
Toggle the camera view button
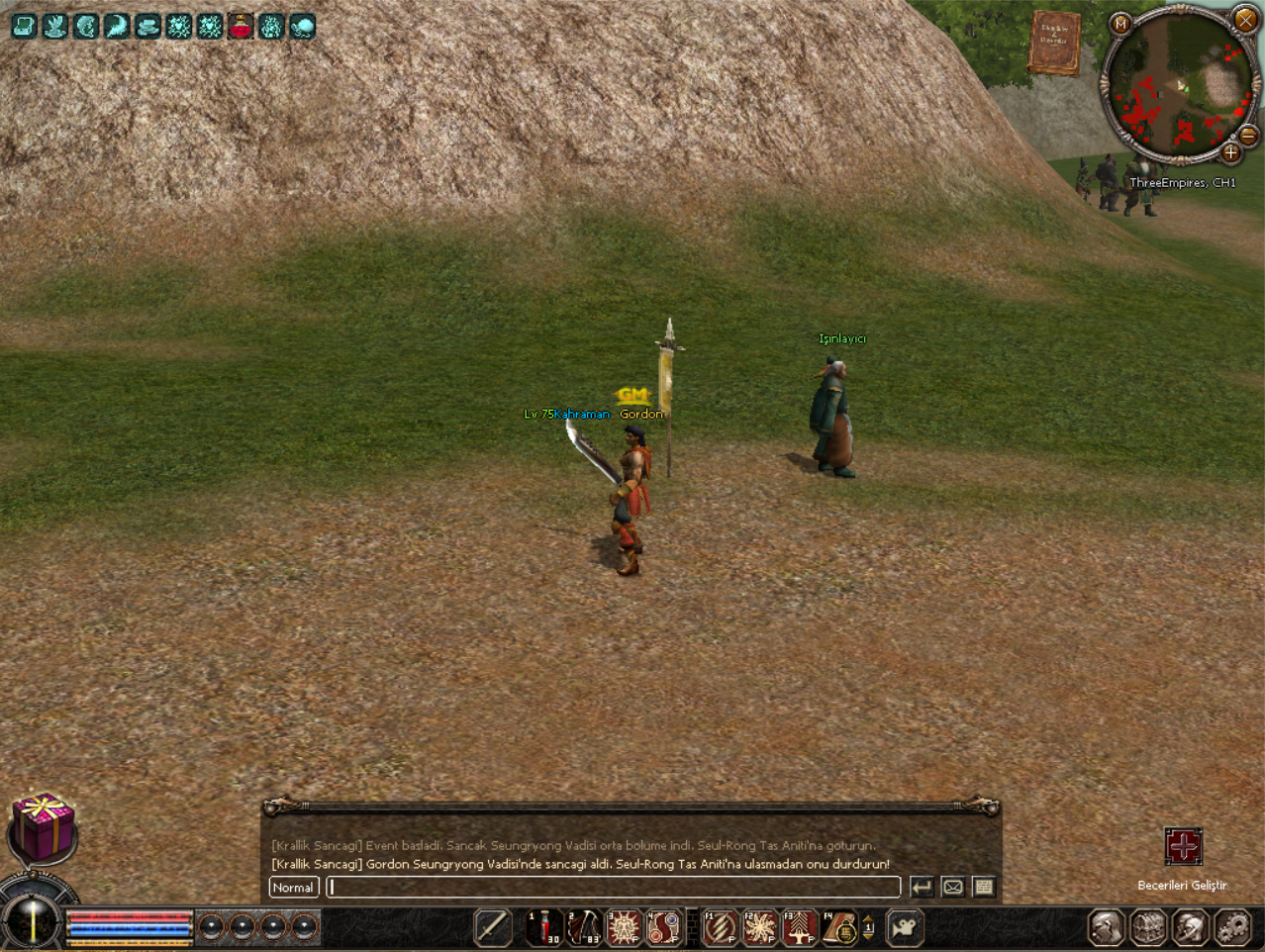[905, 927]
